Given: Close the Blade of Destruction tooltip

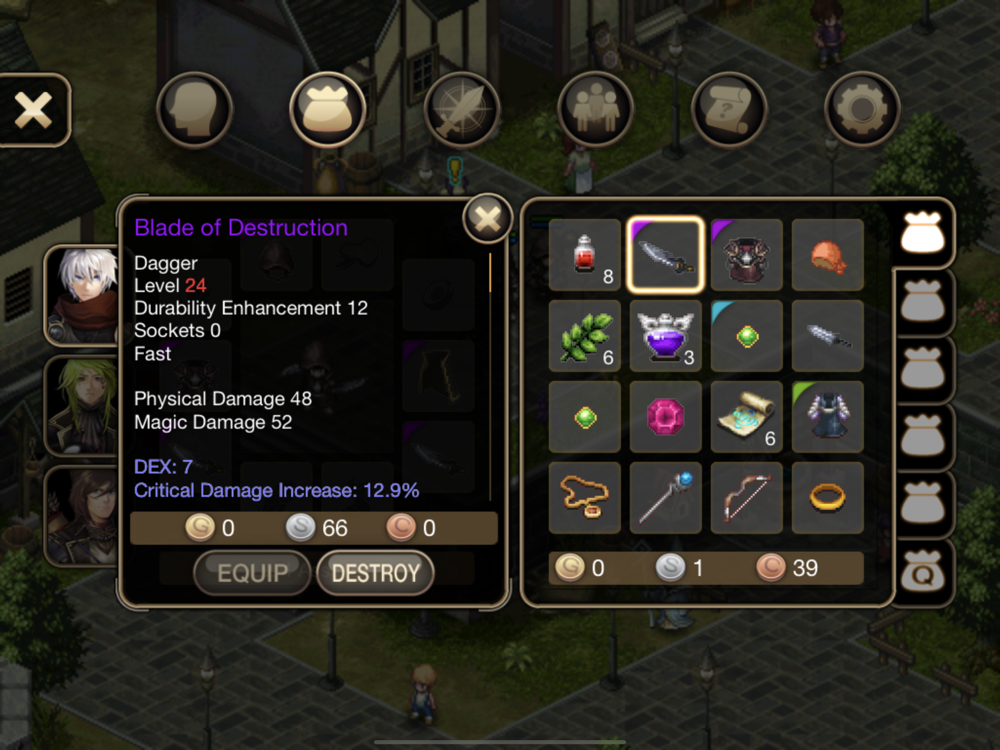Looking at the screenshot, I should (x=487, y=218).
